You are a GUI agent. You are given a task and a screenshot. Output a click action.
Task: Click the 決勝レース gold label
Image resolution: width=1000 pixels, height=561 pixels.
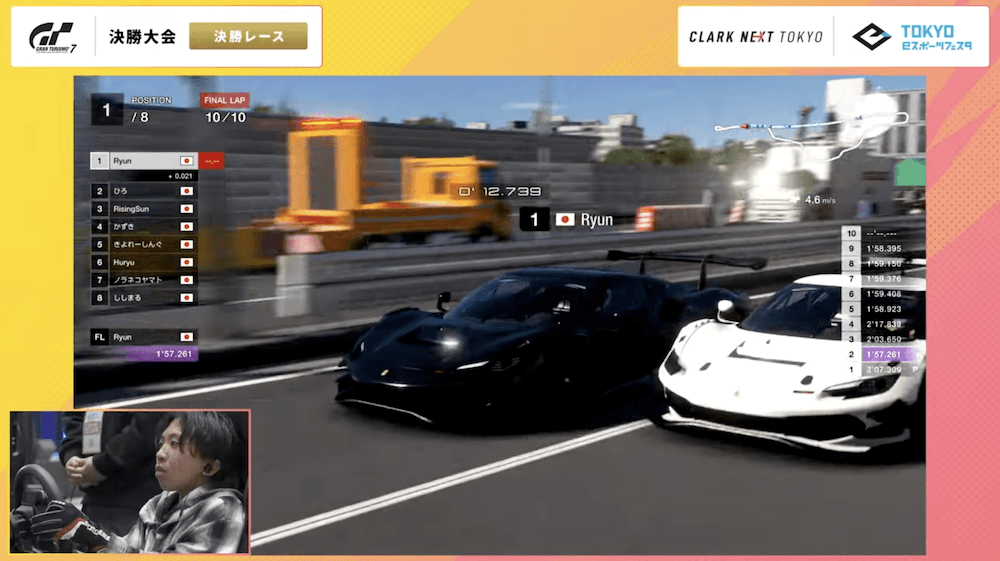[x=248, y=37]
